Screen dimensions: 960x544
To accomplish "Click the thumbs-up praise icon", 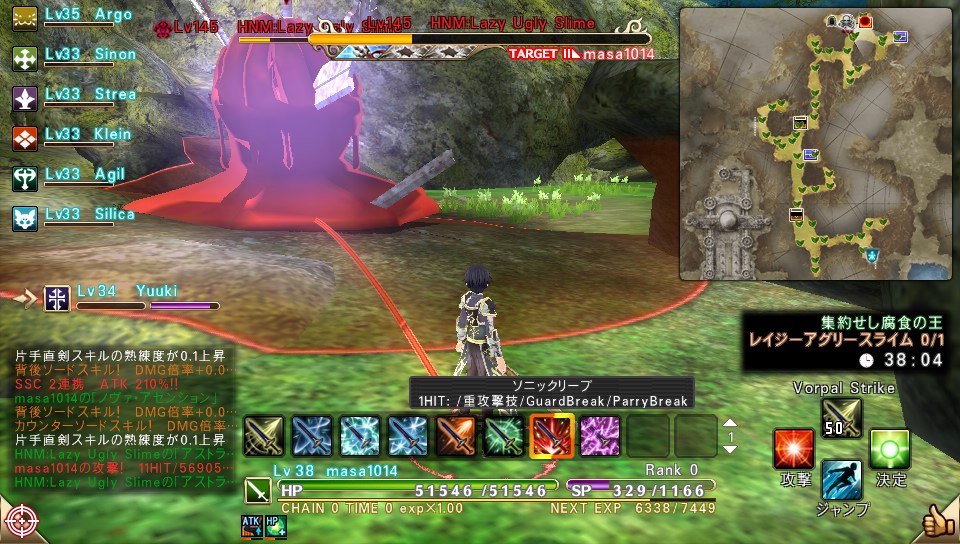I will [939, 521].
